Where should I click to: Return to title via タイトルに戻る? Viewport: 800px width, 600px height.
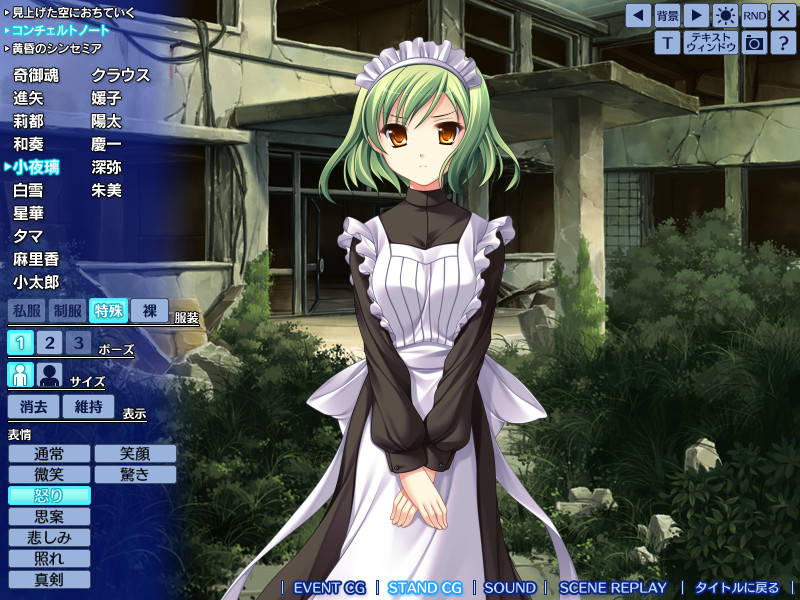(736, 588)
